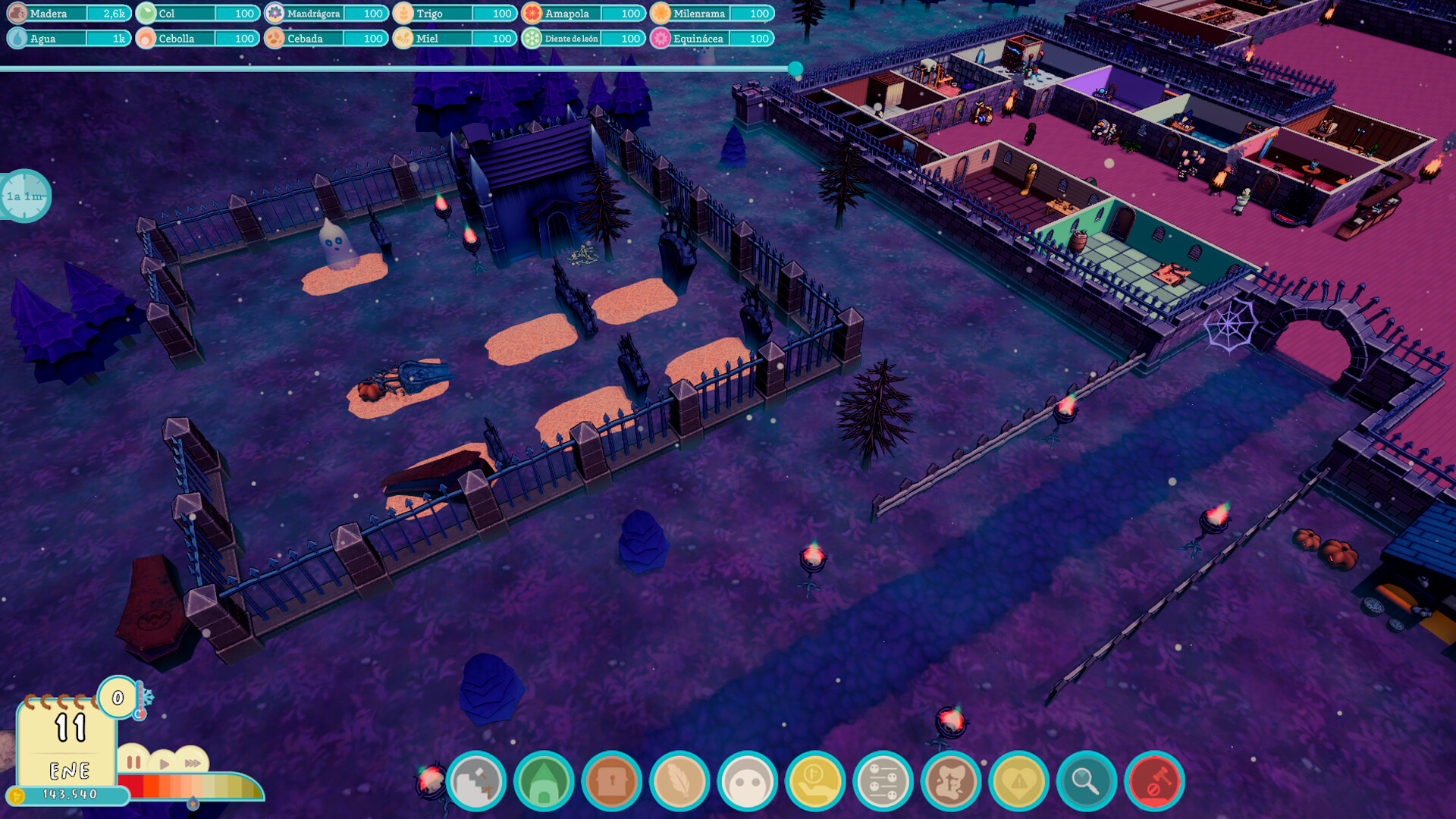1456x819 pixels.
Task: Click the clock badge on the left edge
Action: point(25,196)
